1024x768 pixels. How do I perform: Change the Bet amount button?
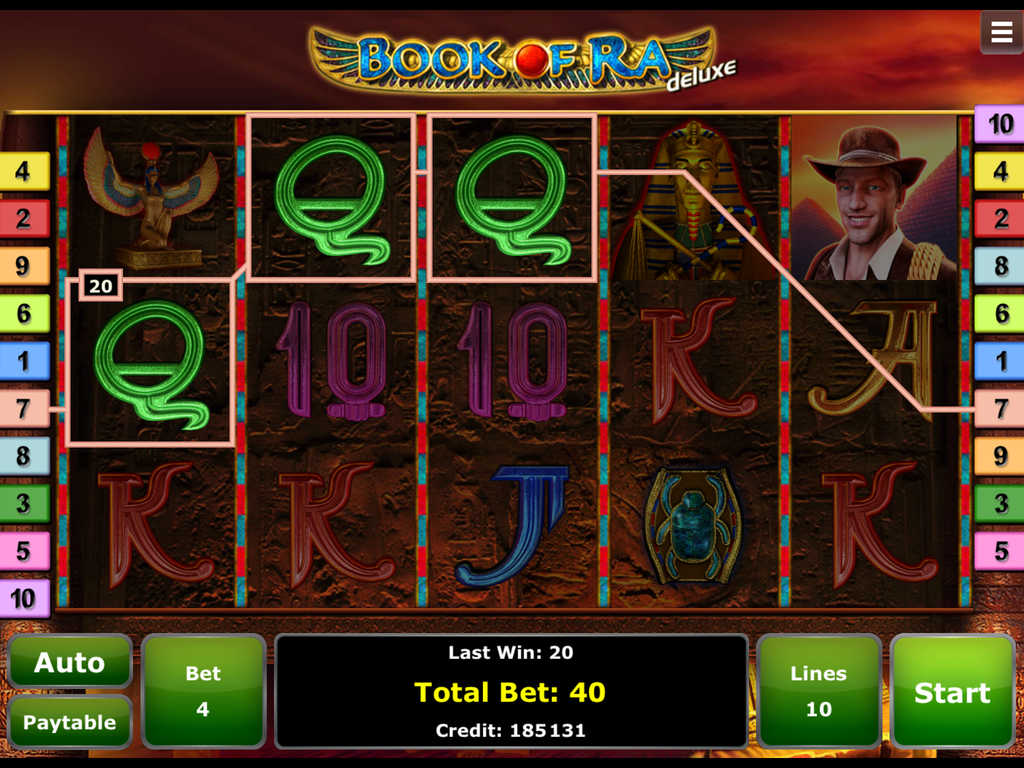pyautogui.click(x=203, y=691)
